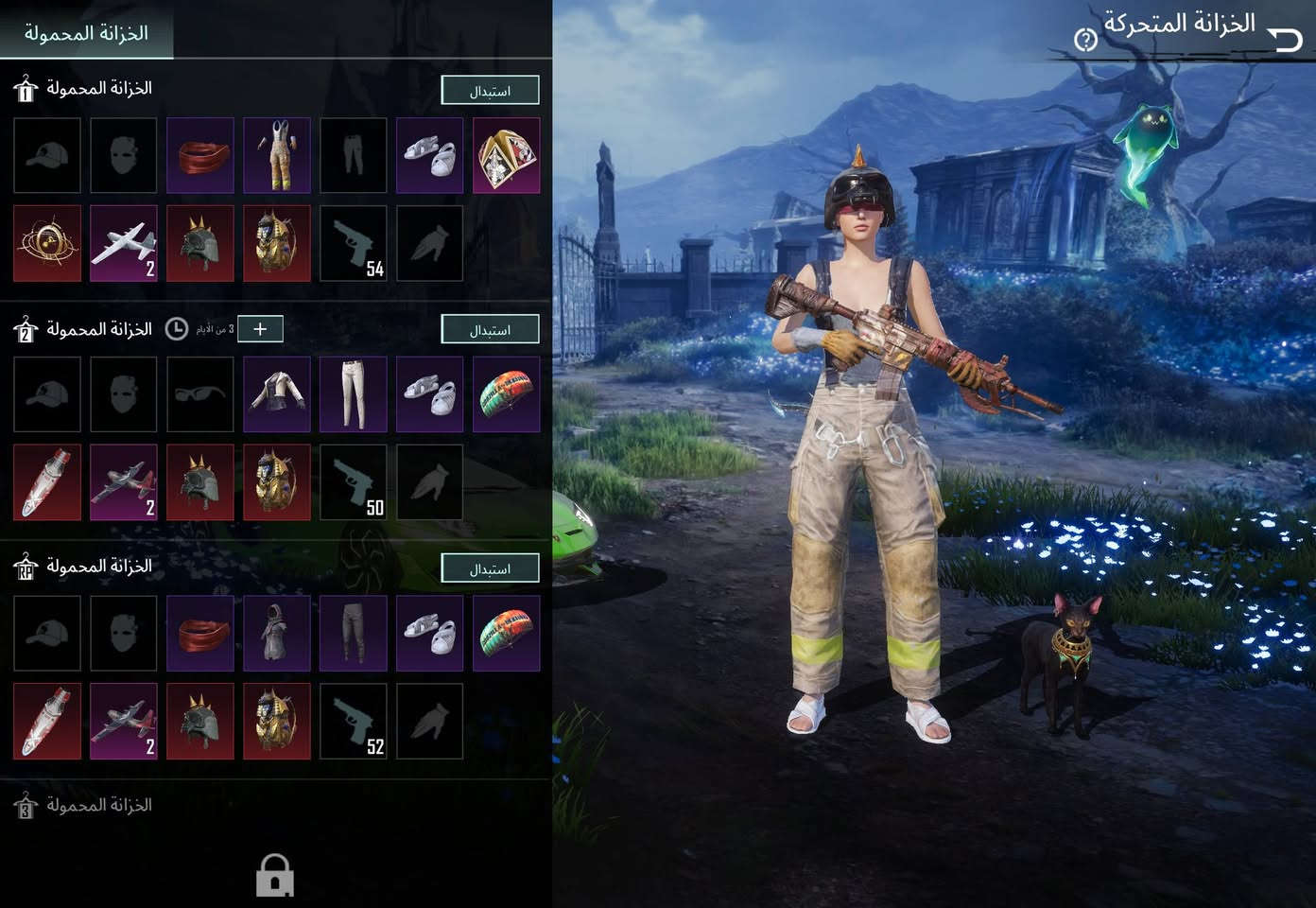The height and width of the screenshot is (908, 1316).
Task: Click استبدال for portable closet 2
Action: (490, 329)
